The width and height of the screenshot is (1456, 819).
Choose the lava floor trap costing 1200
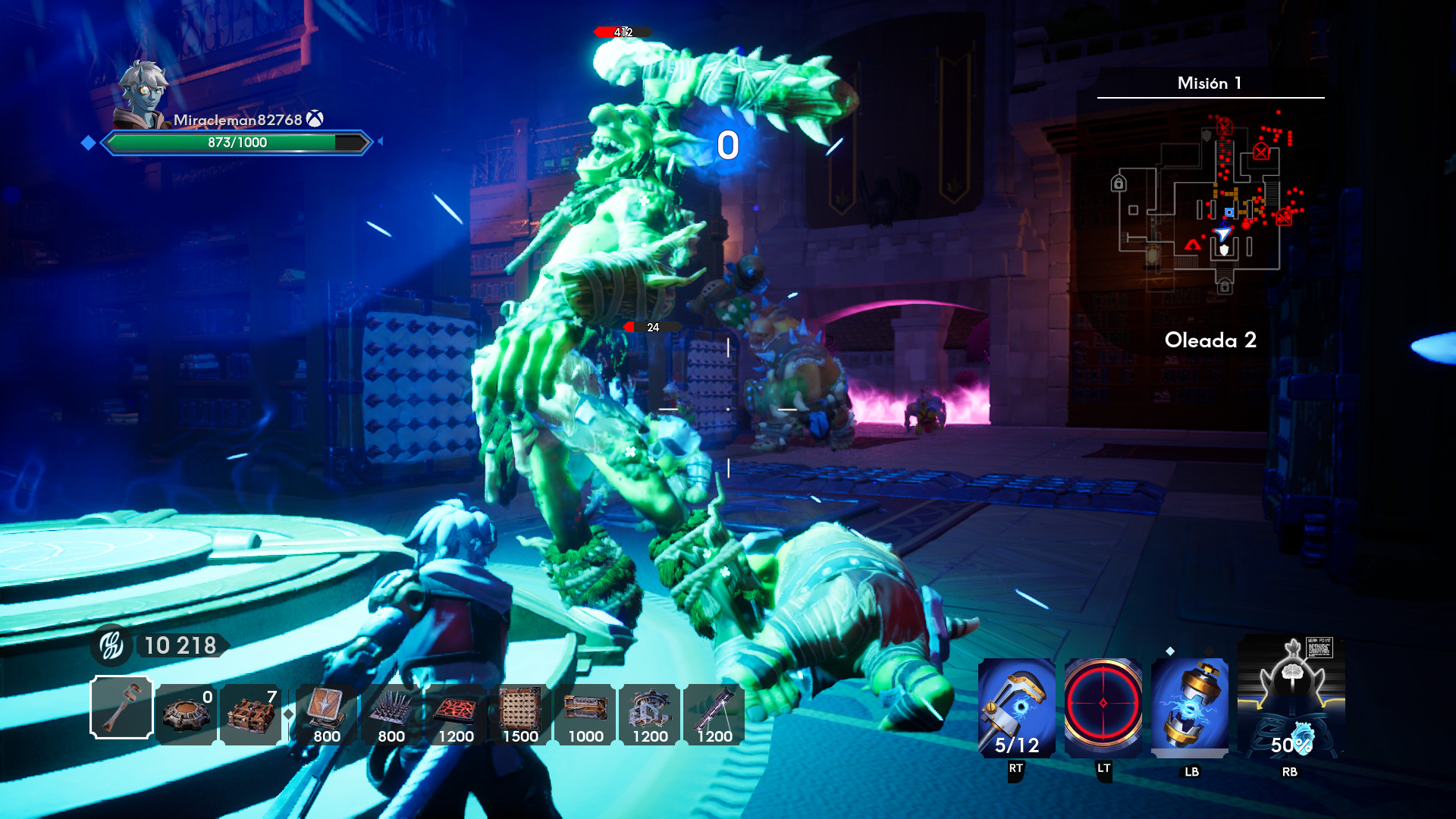[456, 714]
